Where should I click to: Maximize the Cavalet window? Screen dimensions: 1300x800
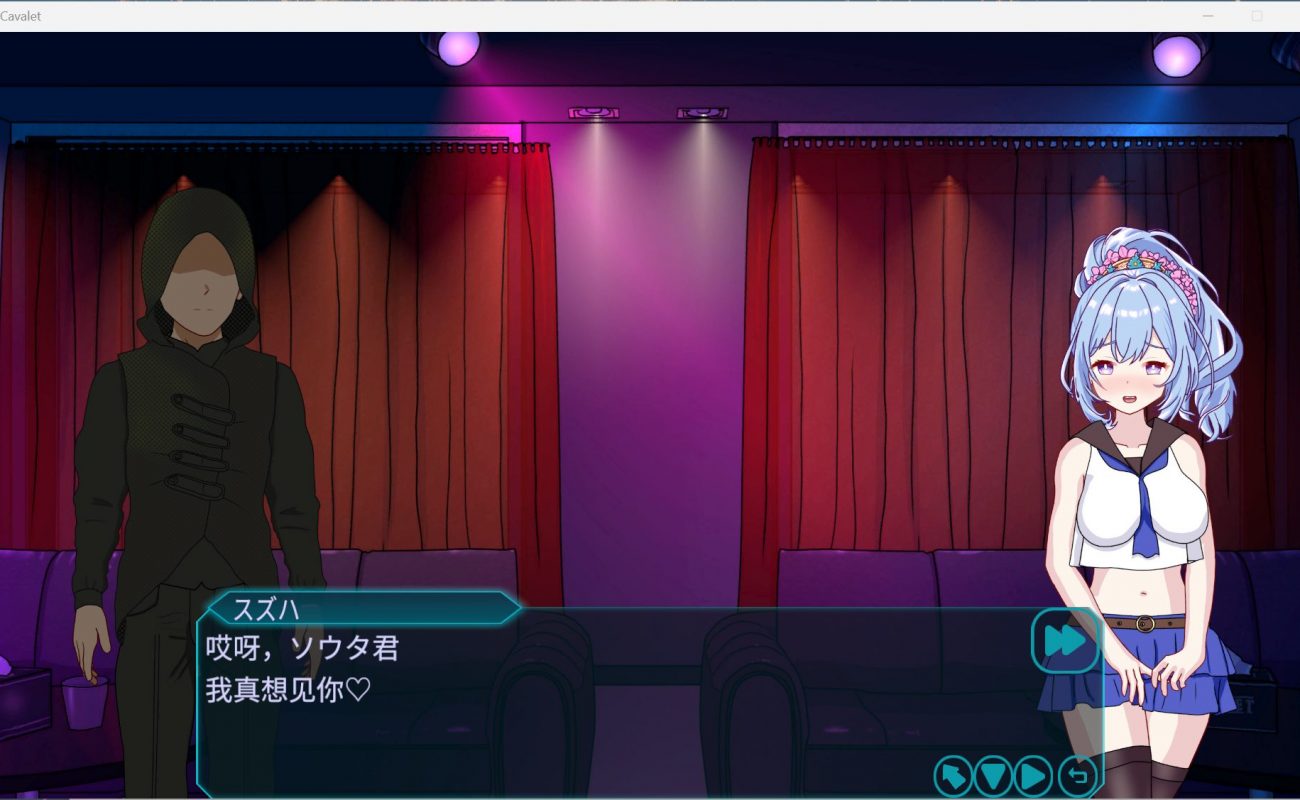click(x=1257, y=16)
